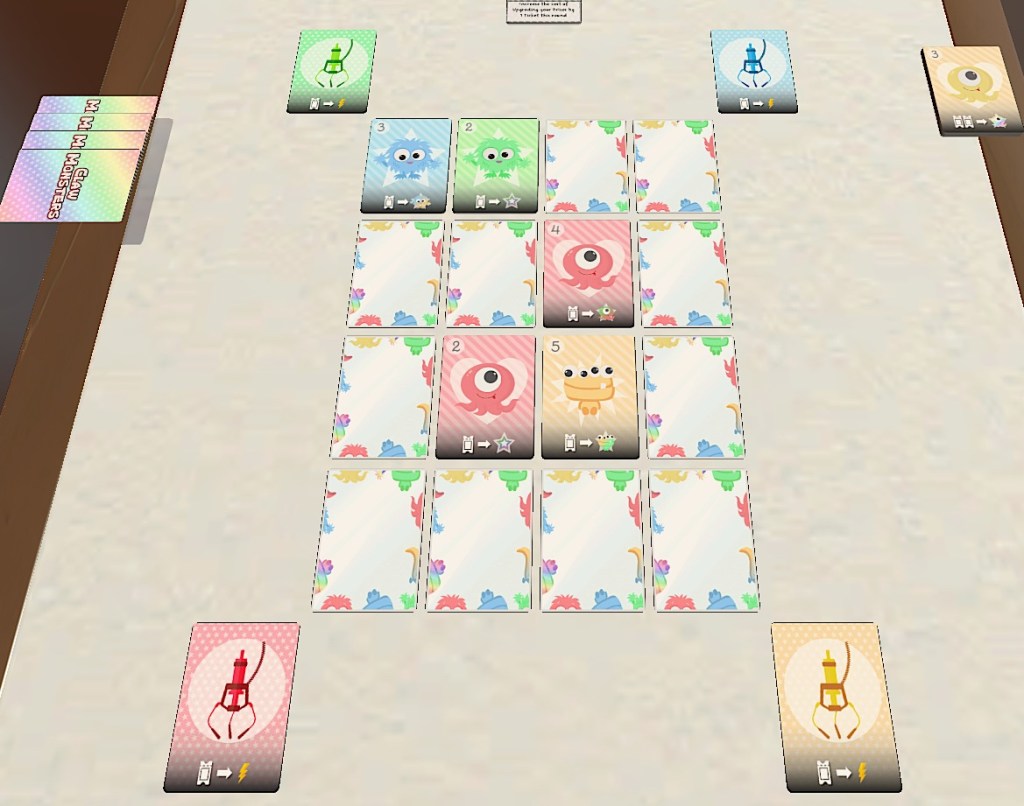This screenshot has height=806, width=1024.
Task: Select the blue claw card
Action: pos(754,70)
